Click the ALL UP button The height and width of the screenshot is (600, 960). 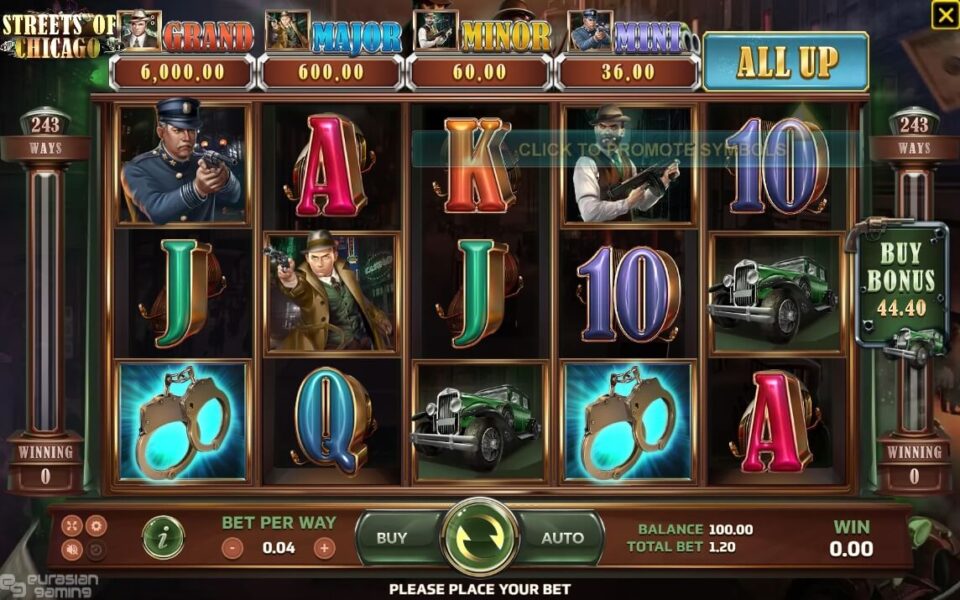pyautogui.click(x=786, y=62)
